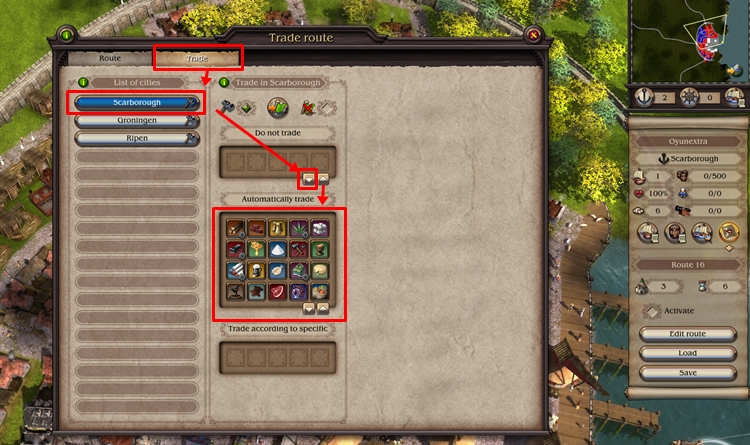Screen dimensions: 750x445
Task: Open the Trade tab
Action: click(196, 59)
